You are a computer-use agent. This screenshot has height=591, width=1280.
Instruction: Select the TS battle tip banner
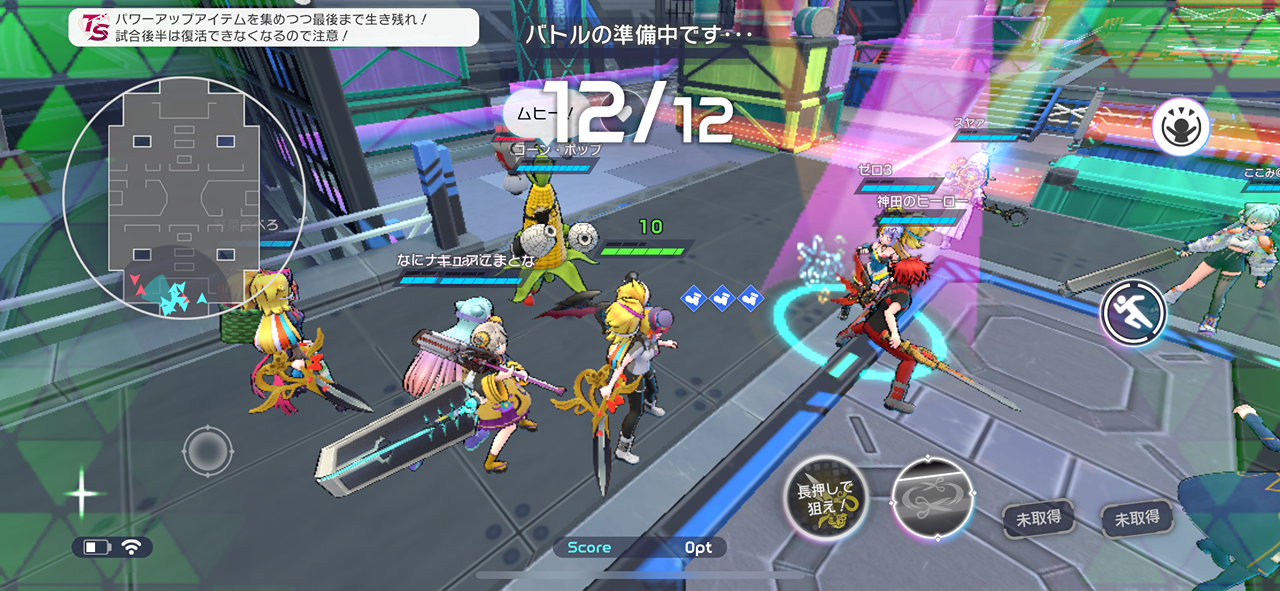point(273,27)
